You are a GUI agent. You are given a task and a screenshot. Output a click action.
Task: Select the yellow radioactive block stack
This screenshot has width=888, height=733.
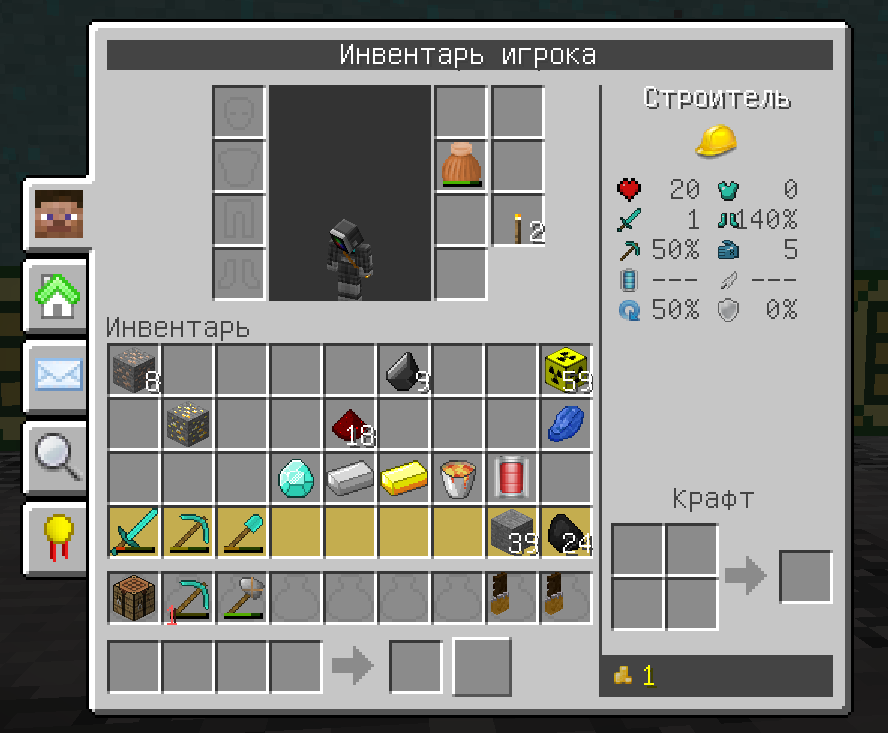[x=566, y=370]
